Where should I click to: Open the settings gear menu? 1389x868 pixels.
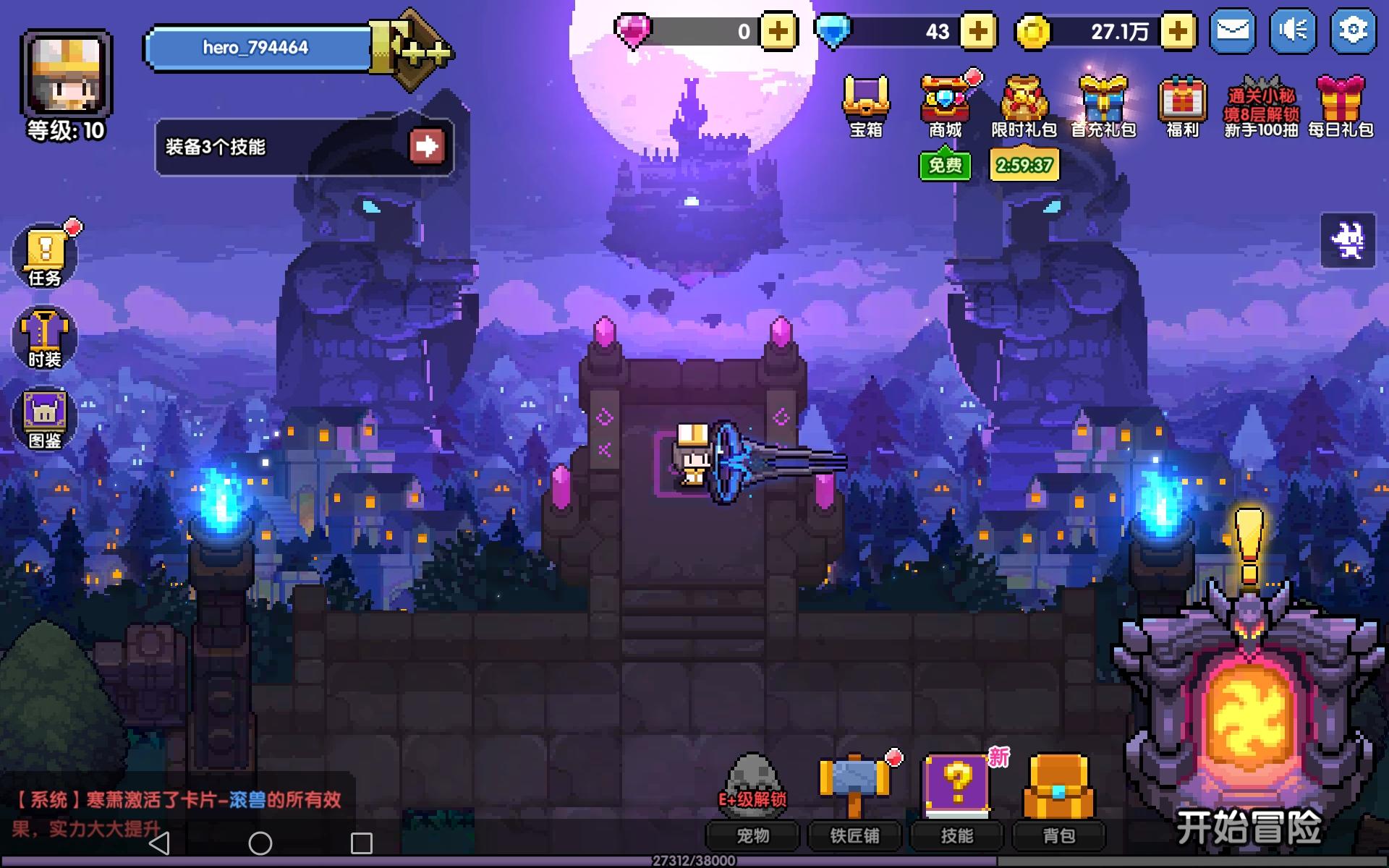pos(1351,30)
